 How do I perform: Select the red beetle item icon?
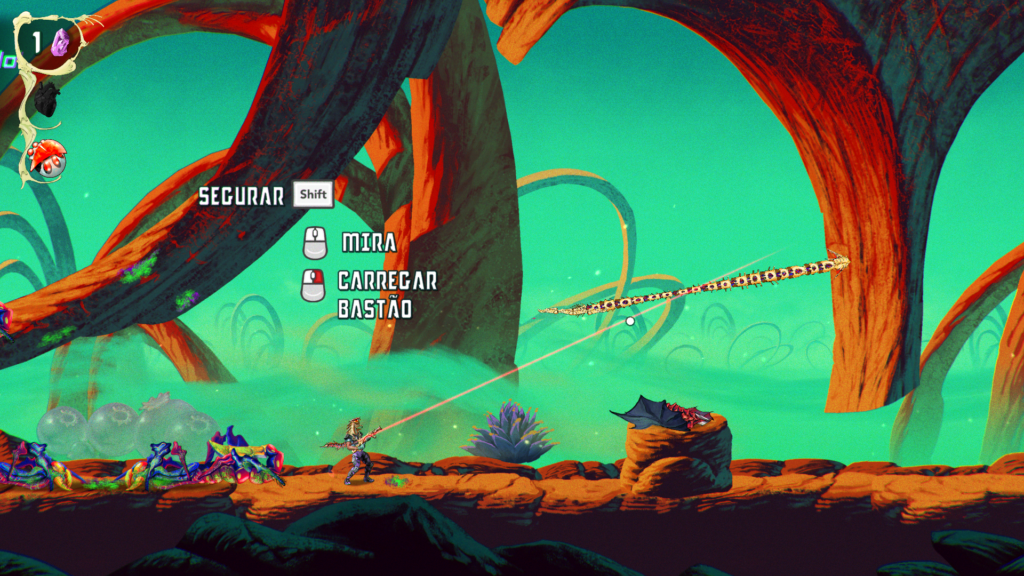pyautogui.click(x=47, y=157)
